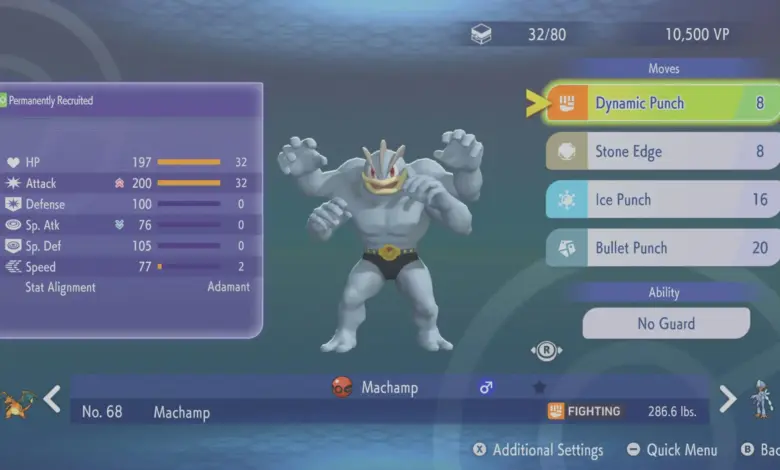Select the Ice Punch move

pos(662,200)
